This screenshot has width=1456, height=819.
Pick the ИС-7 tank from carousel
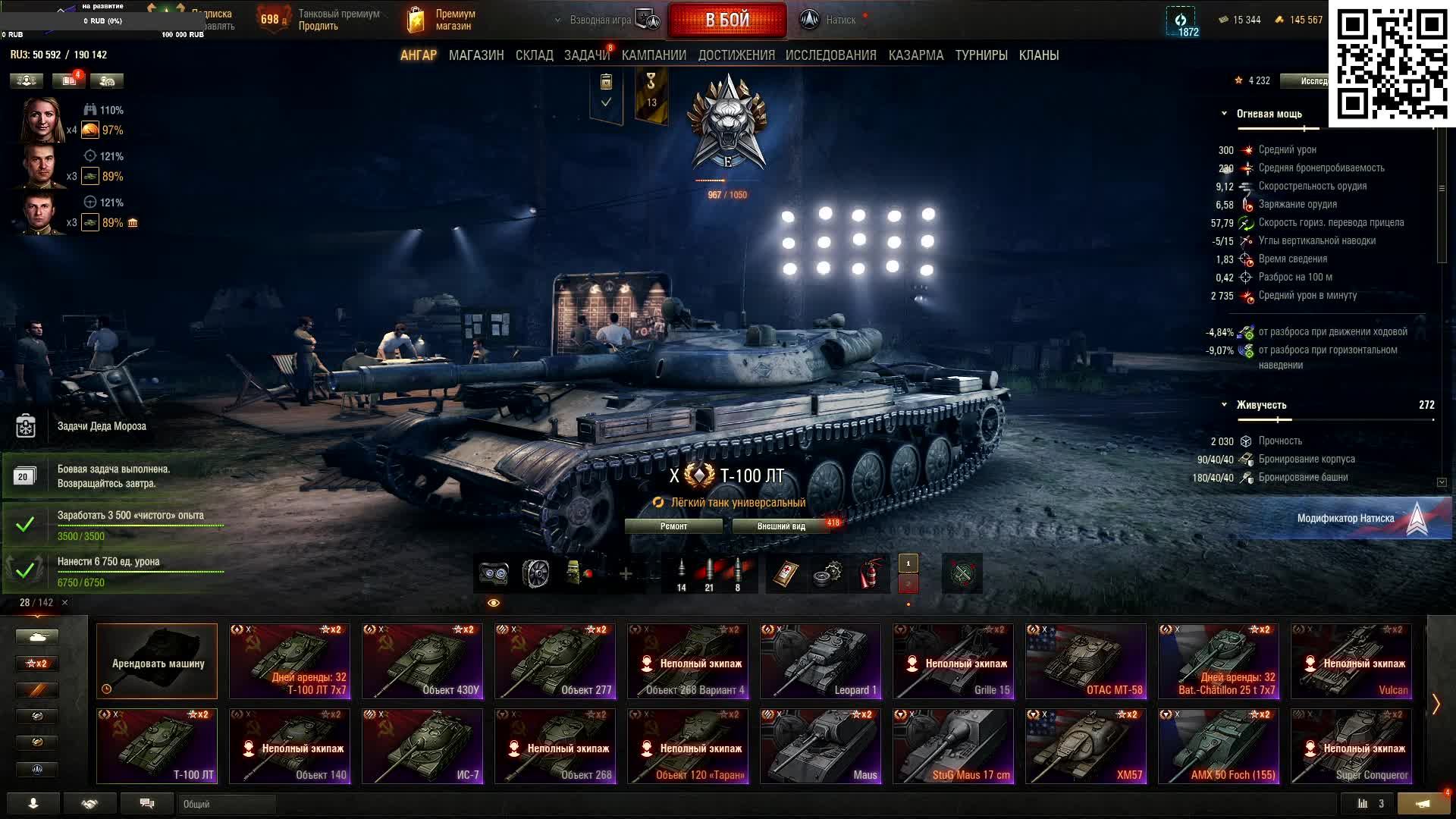click(x=422, y=746)
